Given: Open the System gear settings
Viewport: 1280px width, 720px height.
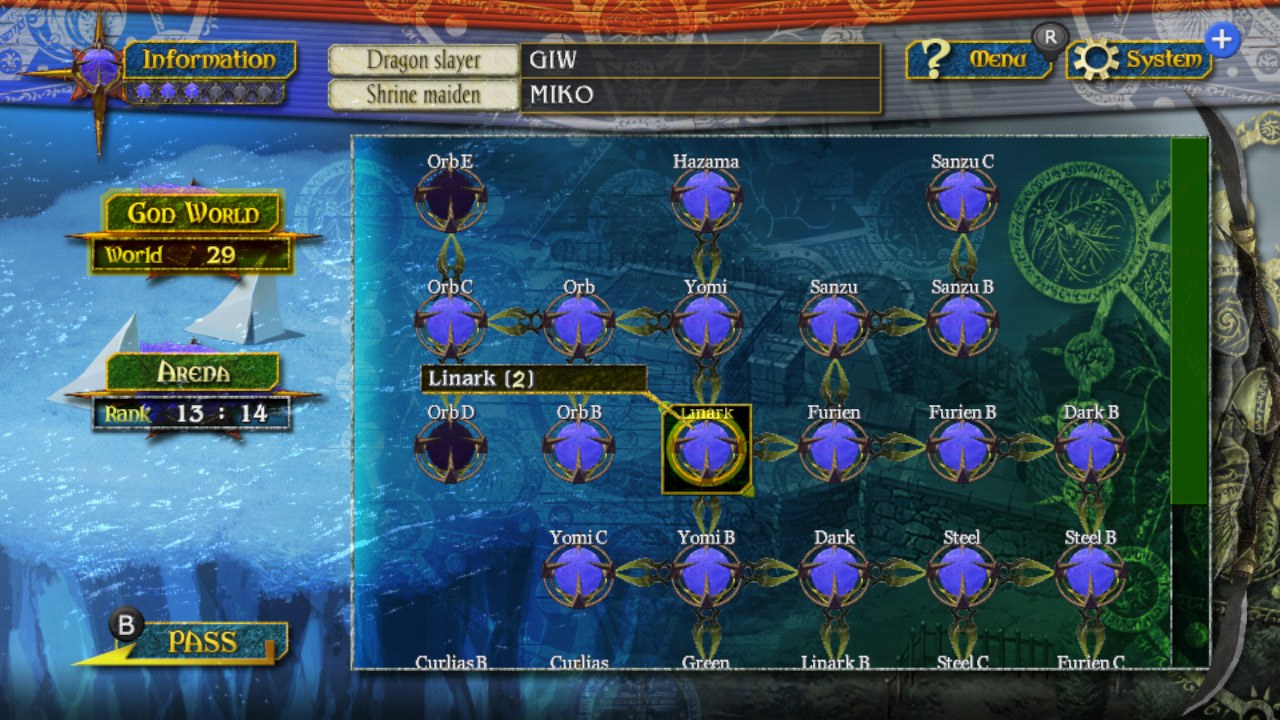Looking at the screenshot, I should pos(1140,60).
